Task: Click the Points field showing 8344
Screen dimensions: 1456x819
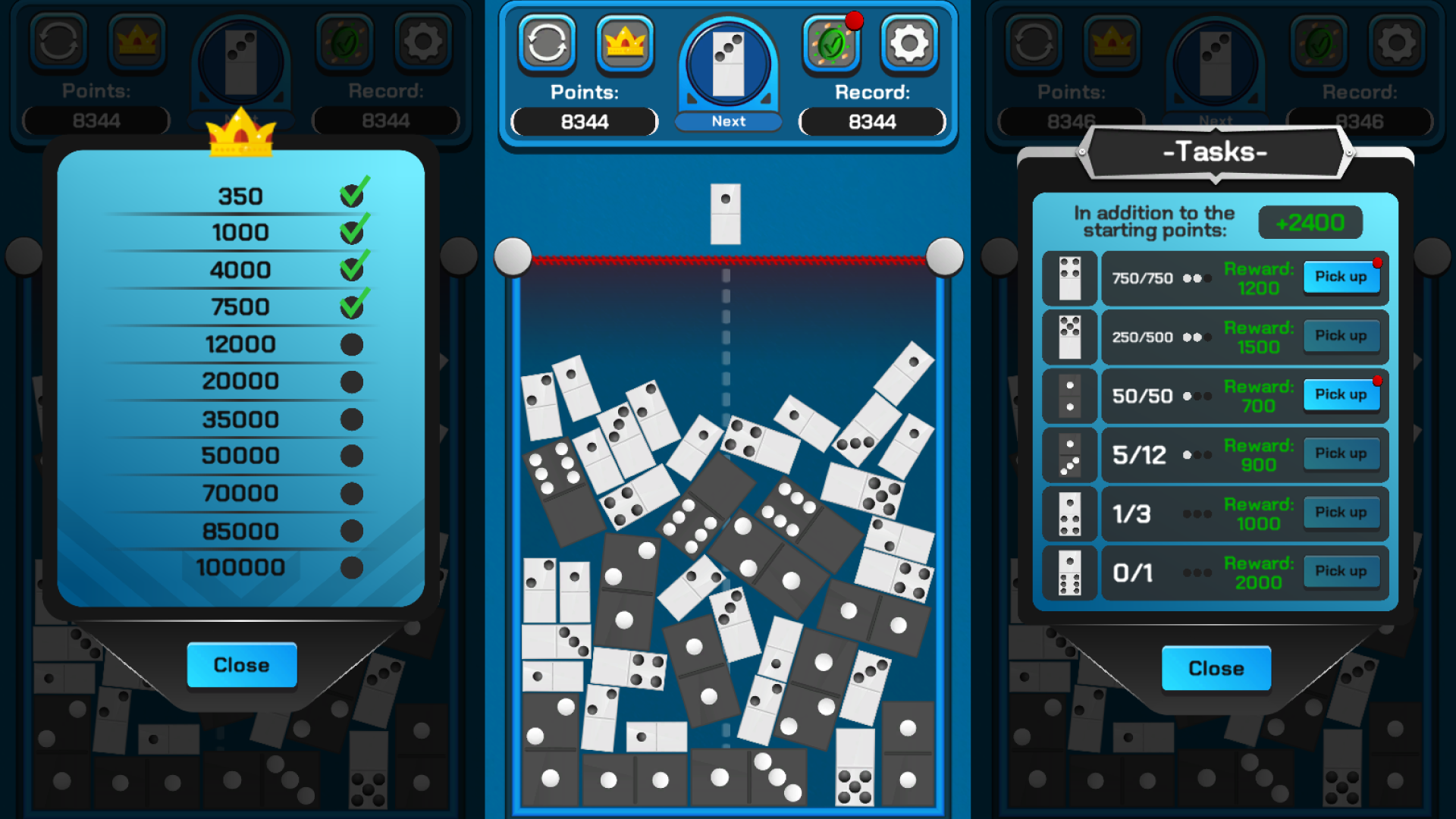Action: click(x=584, y=122)
